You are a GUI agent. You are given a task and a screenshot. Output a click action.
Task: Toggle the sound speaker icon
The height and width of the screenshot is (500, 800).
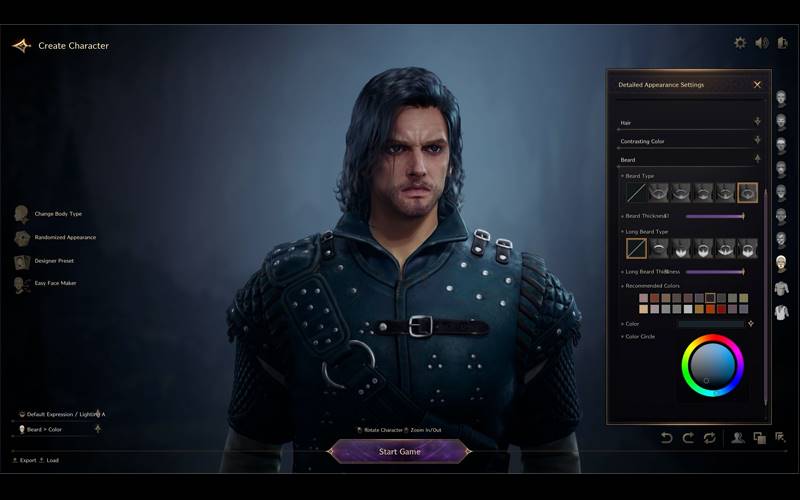pyautogui.click(x=761, y=43)
